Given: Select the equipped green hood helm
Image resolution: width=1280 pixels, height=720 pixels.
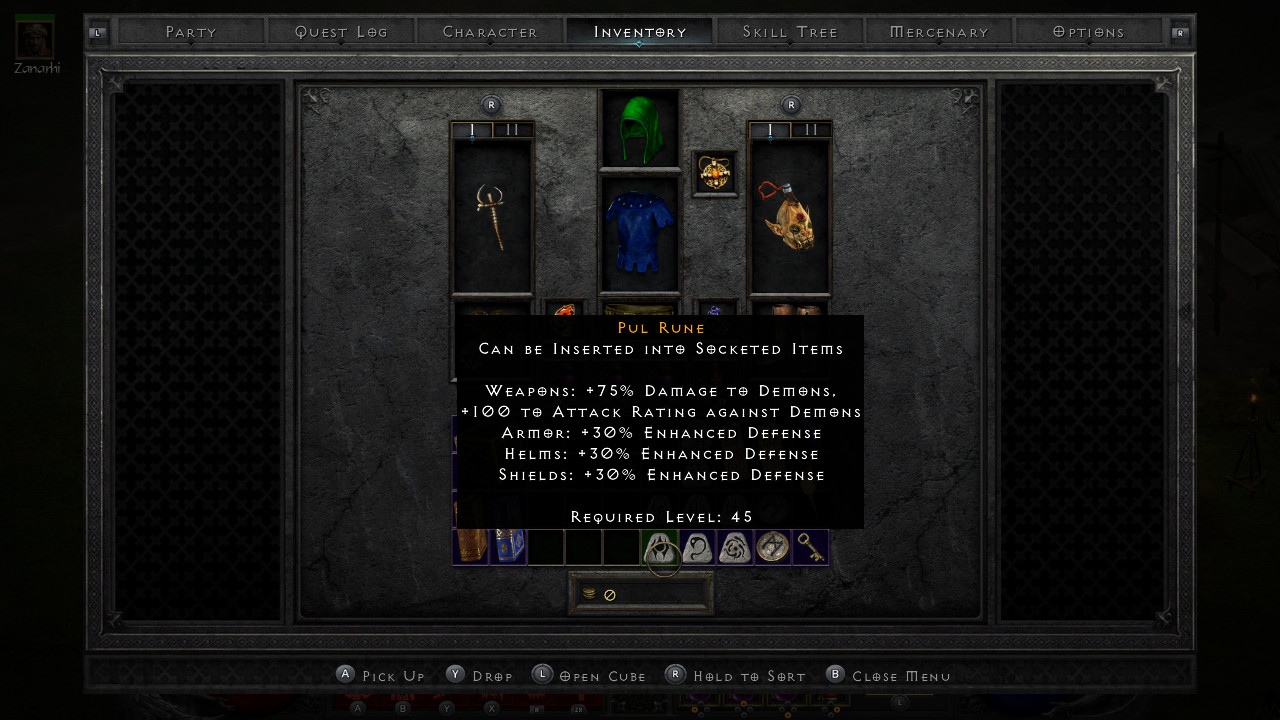Looking at the screenshot, I should 639,129.
